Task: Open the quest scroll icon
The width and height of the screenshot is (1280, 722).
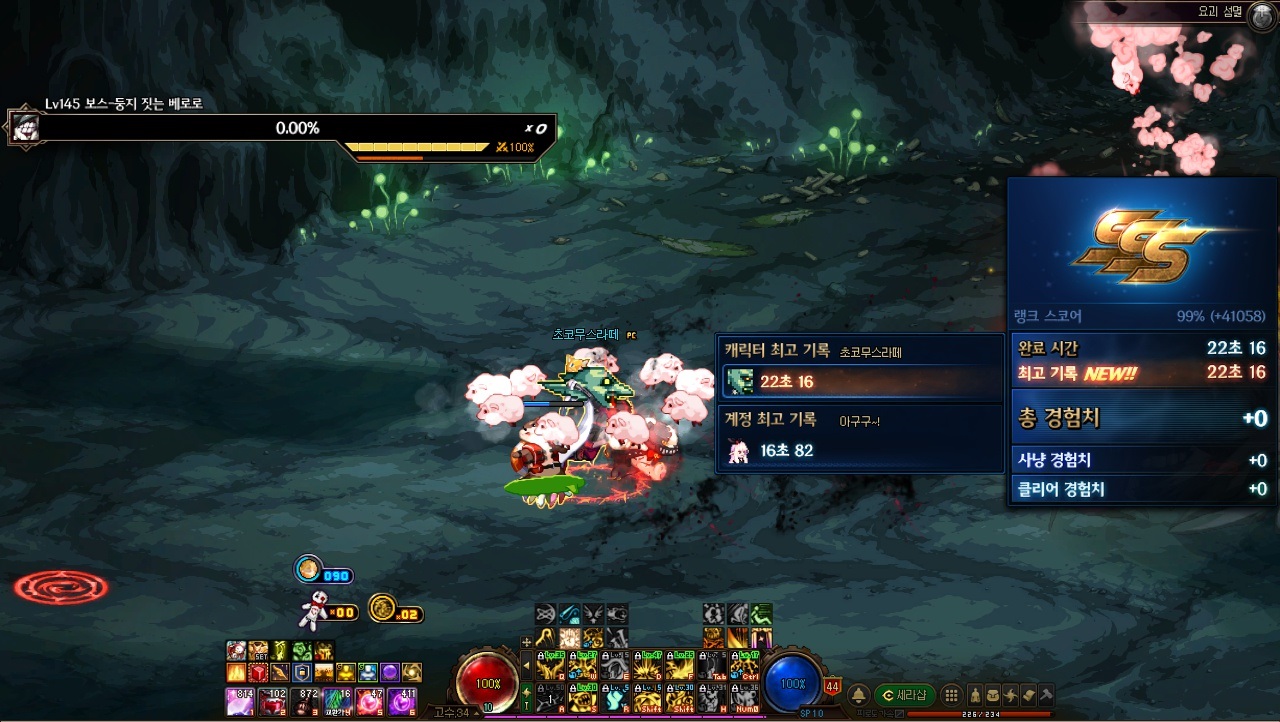Action: (1027, 695)
